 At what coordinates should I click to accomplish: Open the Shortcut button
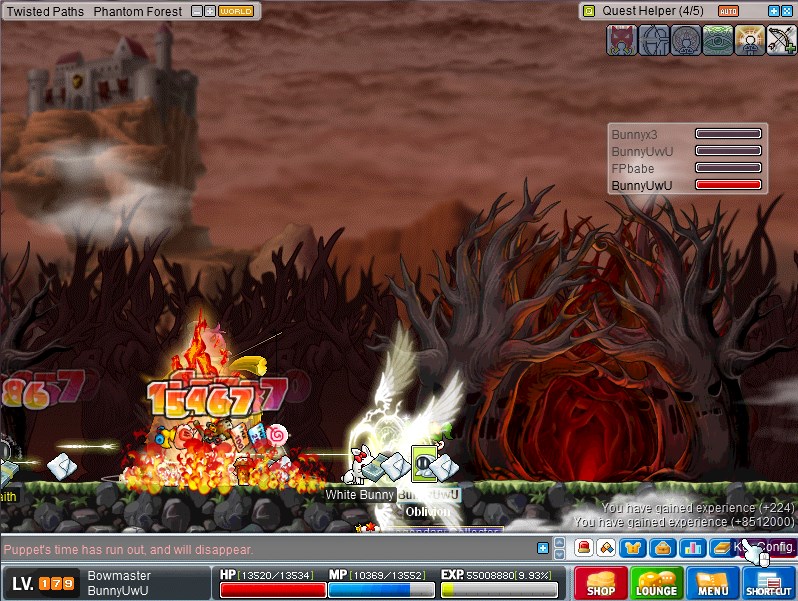[768, 583]
